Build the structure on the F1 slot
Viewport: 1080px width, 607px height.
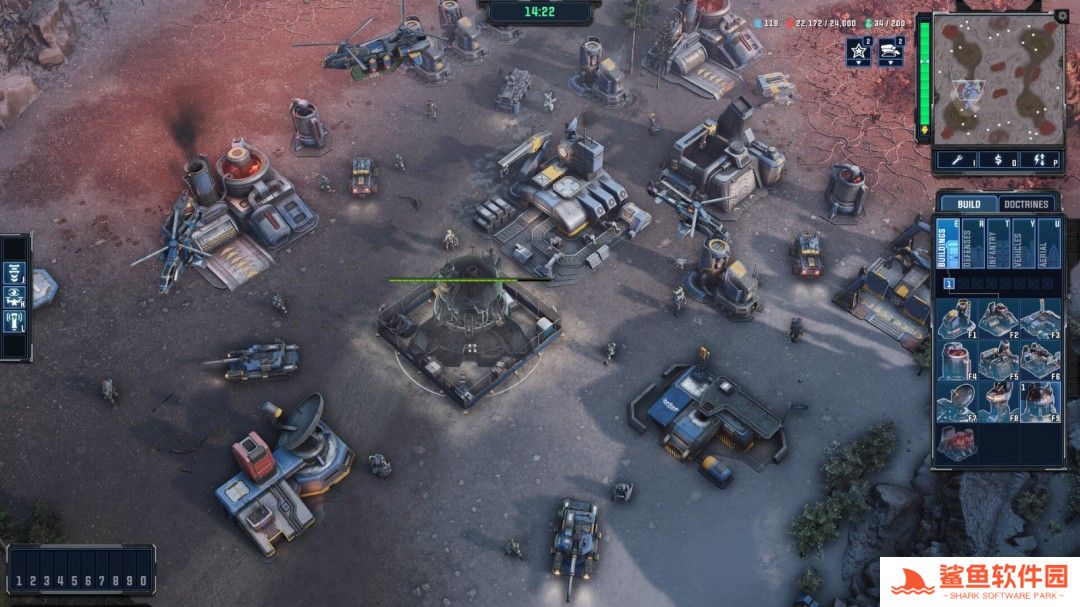pyautogui.click(x=957, y=320)
